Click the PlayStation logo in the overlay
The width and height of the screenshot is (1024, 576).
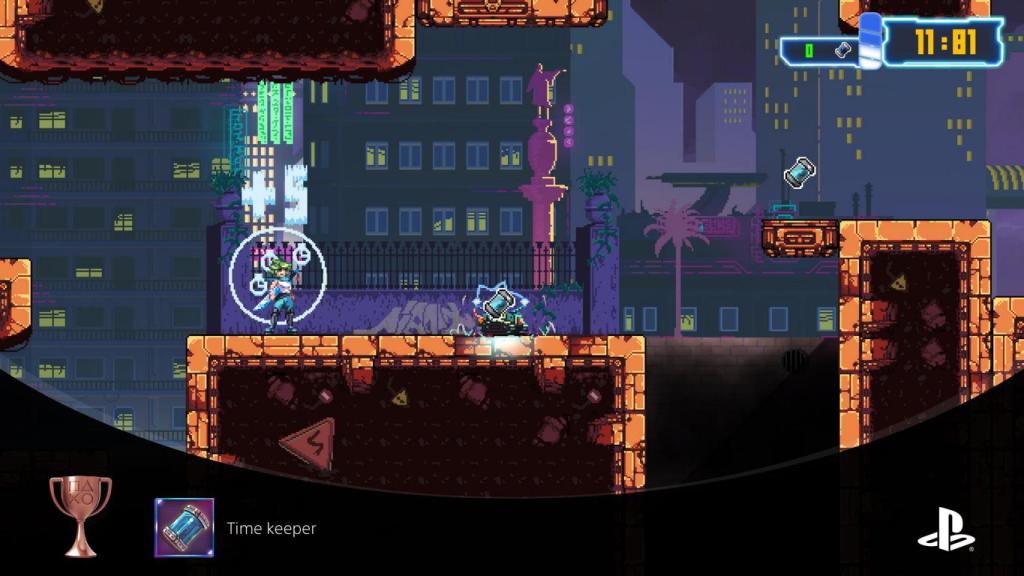coord(945,527)
